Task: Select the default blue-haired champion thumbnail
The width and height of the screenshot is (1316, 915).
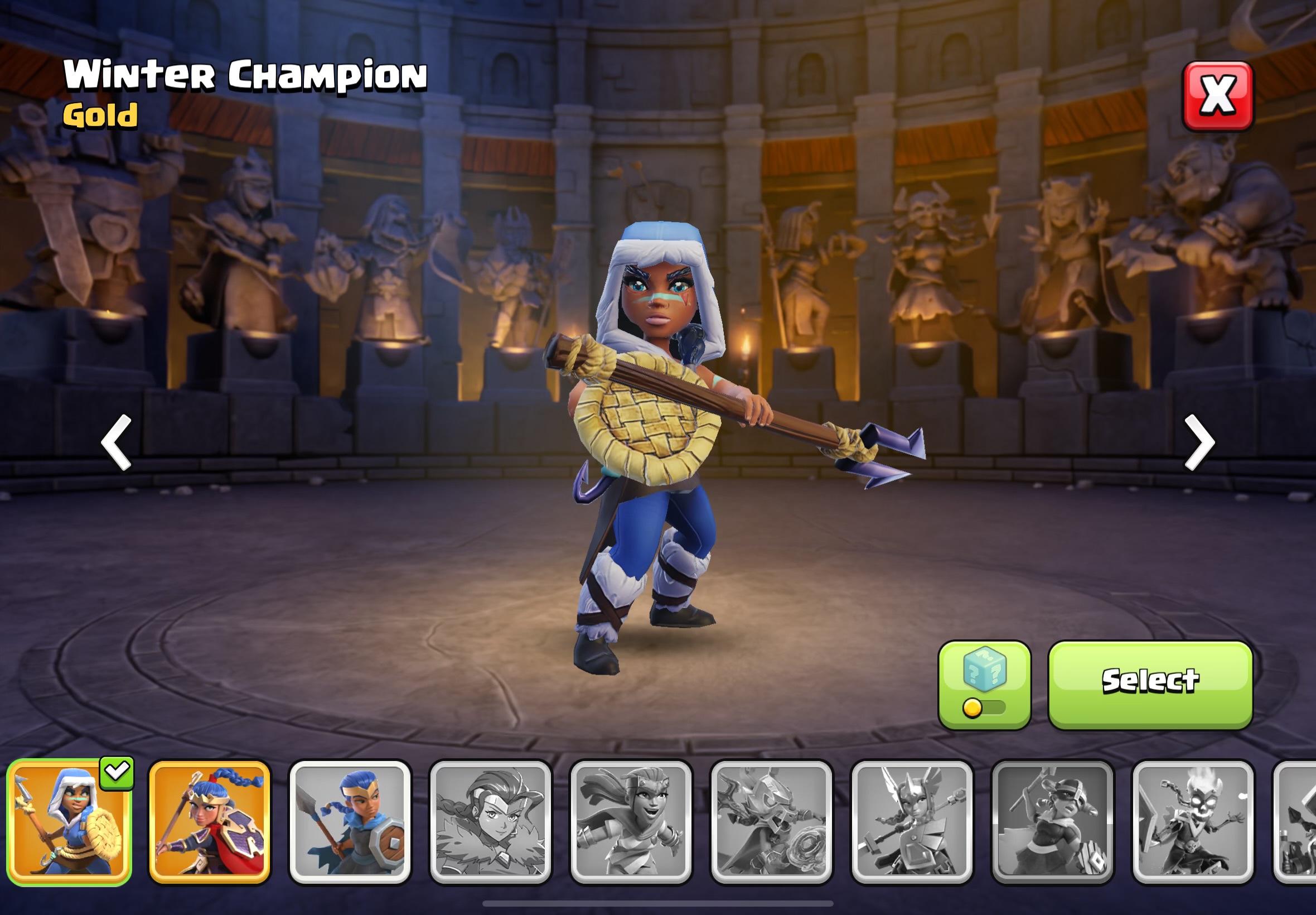Action: pos(350,822)
